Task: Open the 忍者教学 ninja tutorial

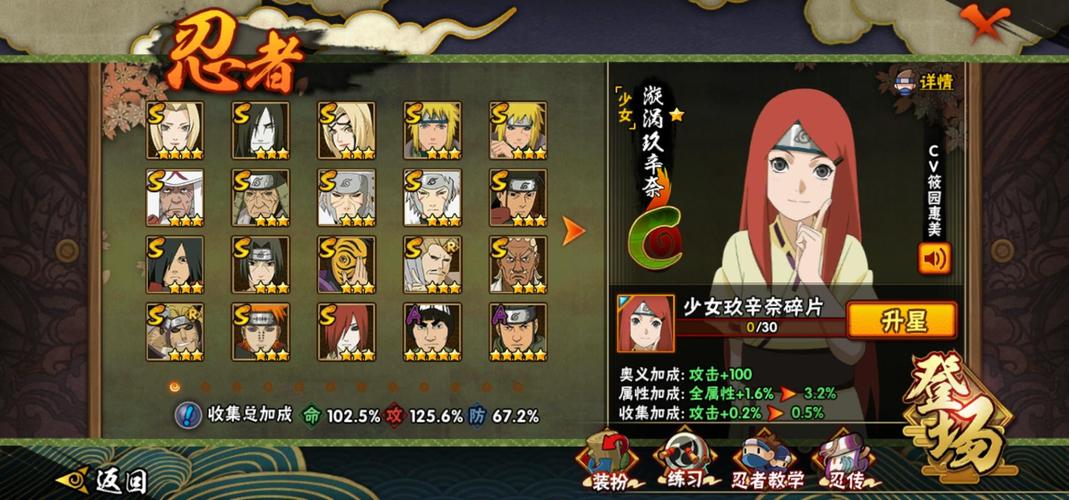Action: coord(767,461)
